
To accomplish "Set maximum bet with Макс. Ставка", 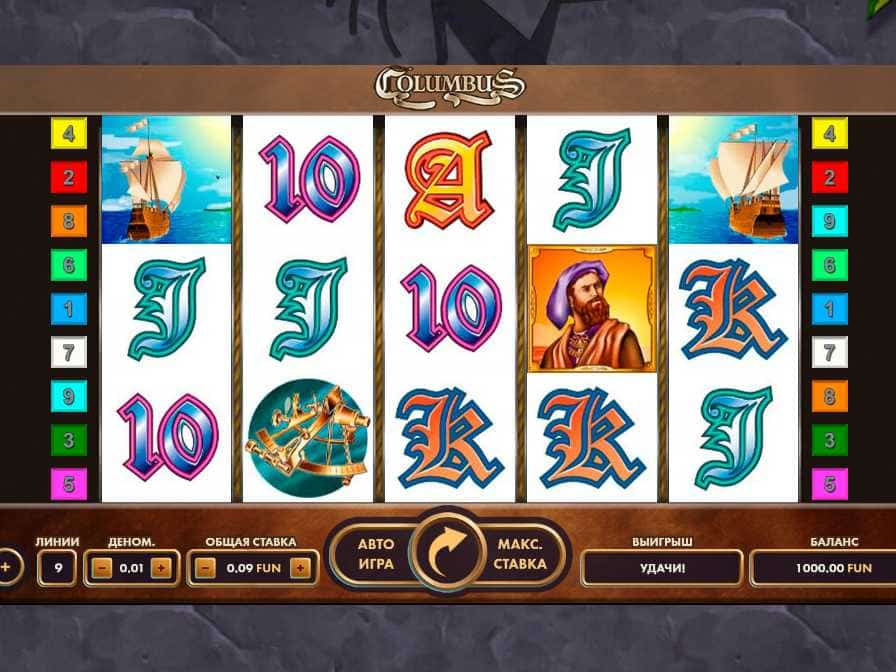I will (519, 554).
